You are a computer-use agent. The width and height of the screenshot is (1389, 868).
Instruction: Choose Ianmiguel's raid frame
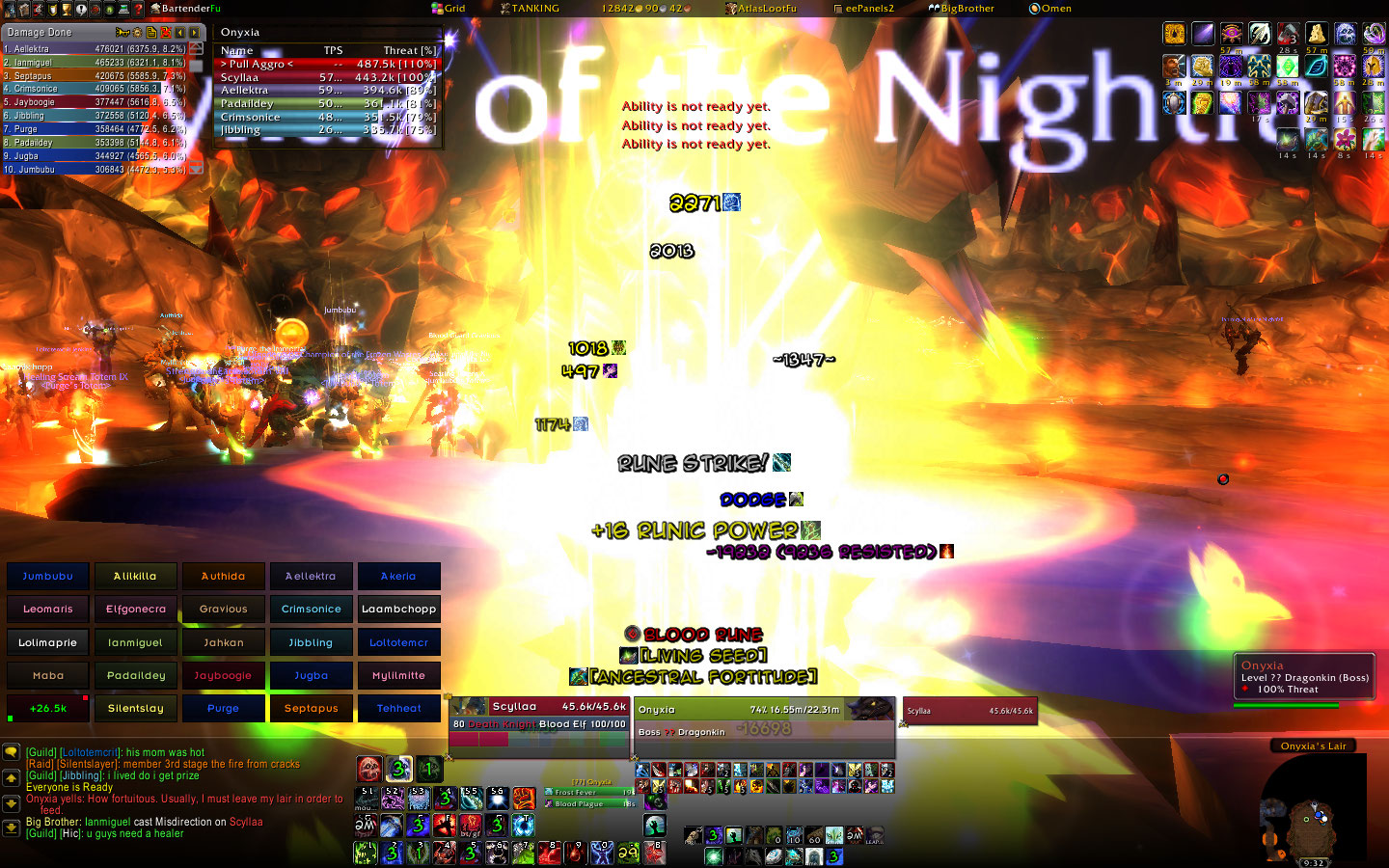pyautogui.click(x=135, y=642)
